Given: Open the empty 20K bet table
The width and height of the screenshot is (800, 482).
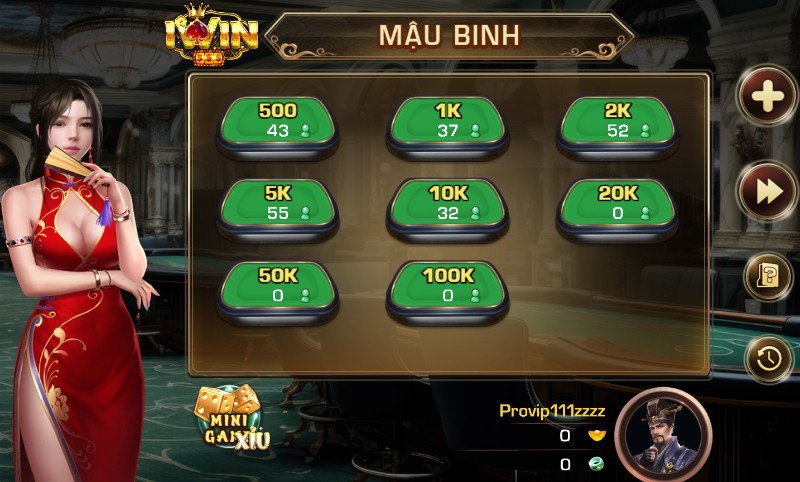Looking at the screenshot, I should [x=617, y=204].
